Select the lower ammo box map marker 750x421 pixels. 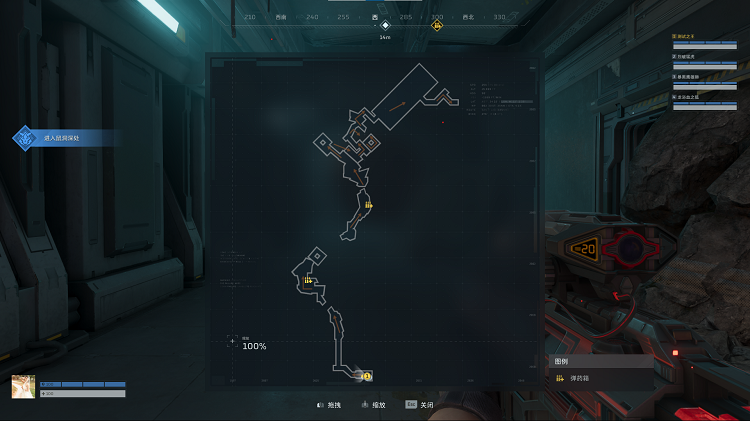point(307,282)
